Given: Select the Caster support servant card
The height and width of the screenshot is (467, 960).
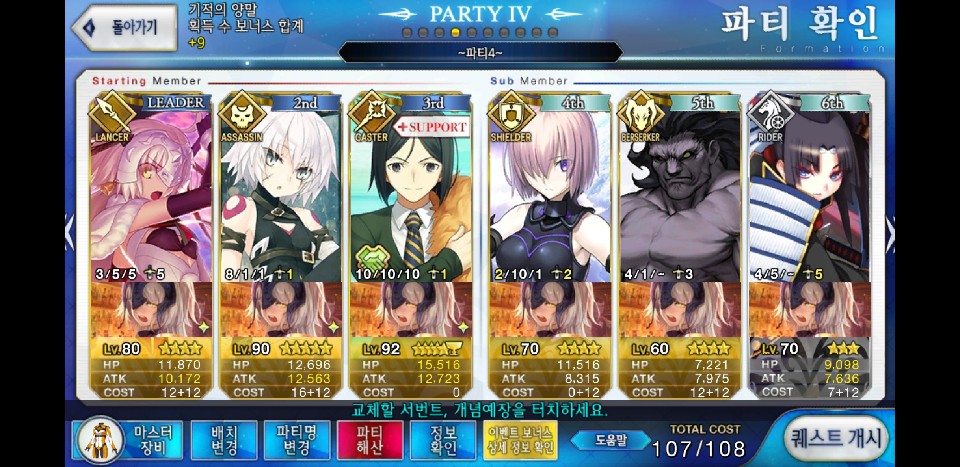Looking at the screenshot, I should tap(410, 190).
